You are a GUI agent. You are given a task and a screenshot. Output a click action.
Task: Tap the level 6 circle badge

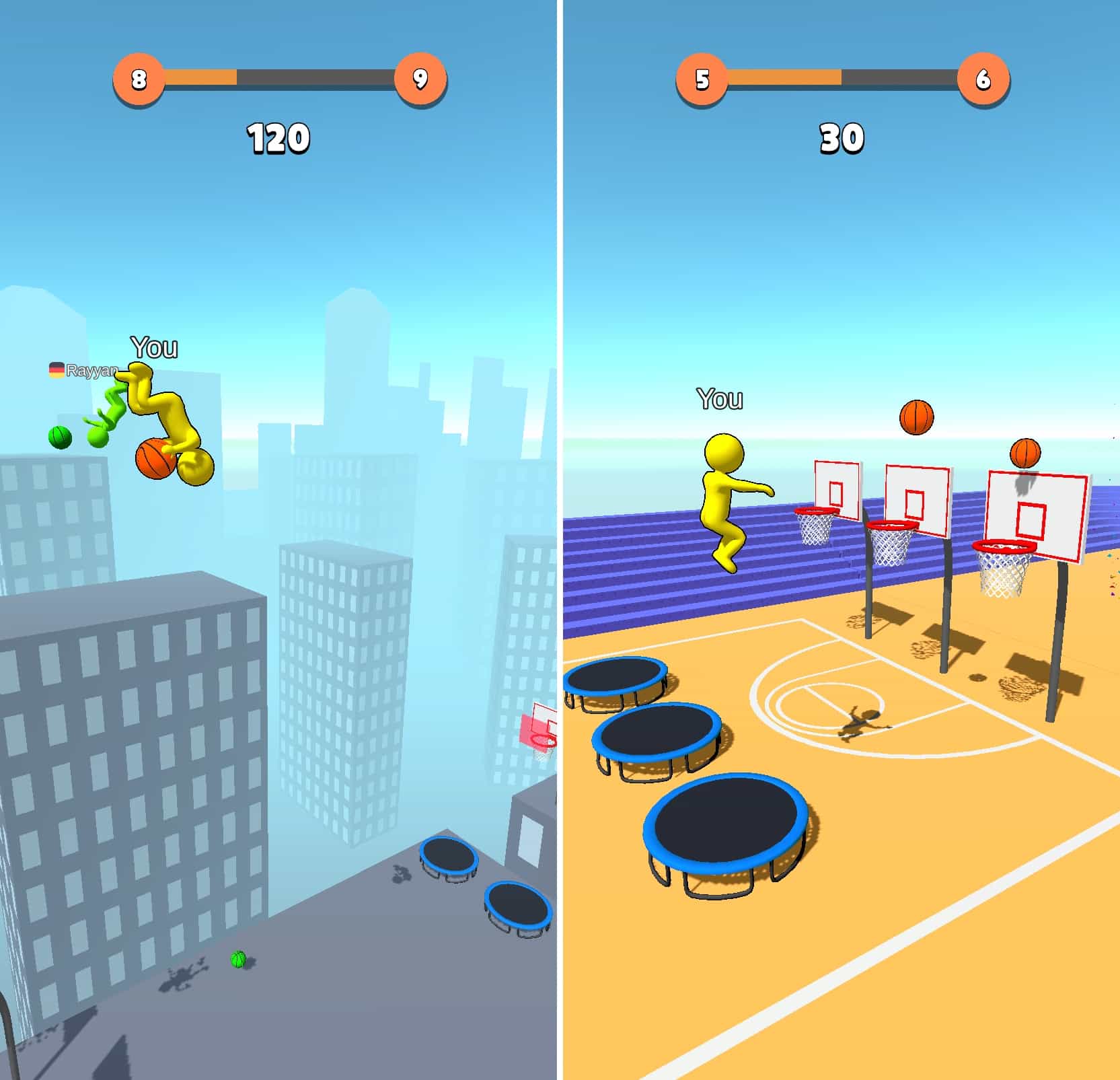[983, 79]
